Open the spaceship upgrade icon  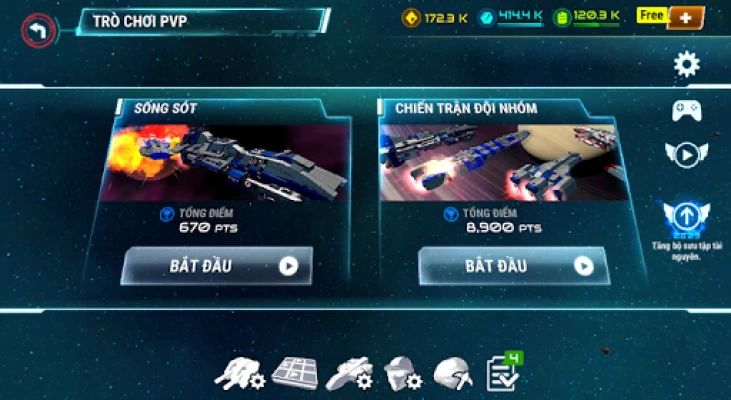349,373
